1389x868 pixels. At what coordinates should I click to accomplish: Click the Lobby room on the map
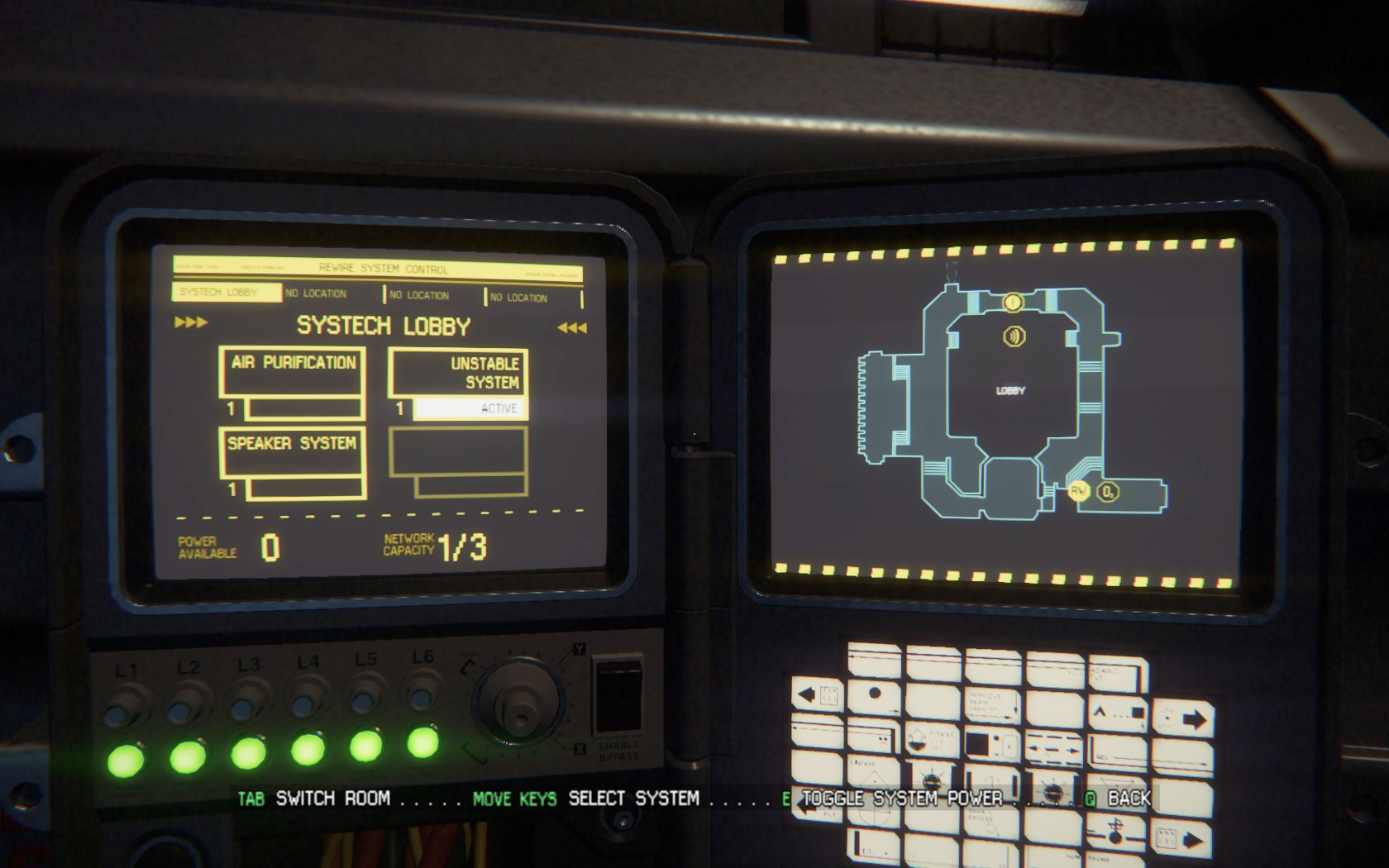[x=1010, y=390]
